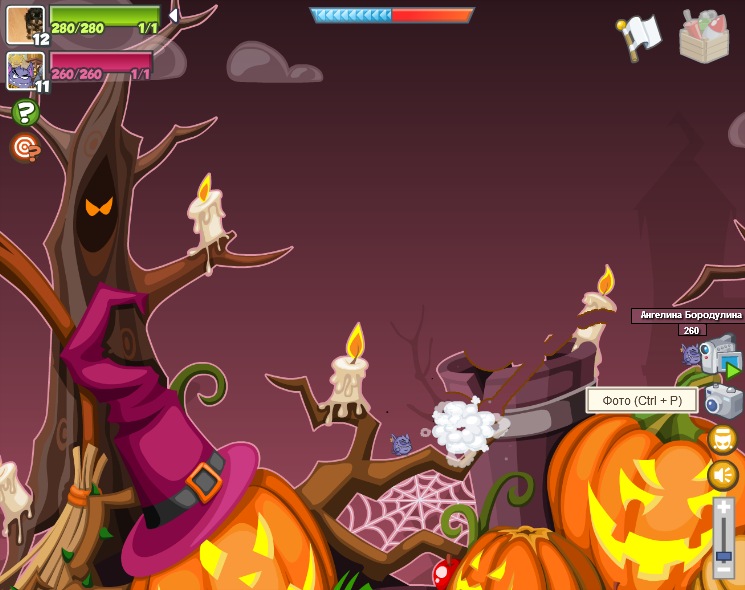The width and height of the screenshot is (745, 590).
Task: Select the level 11 opponent portrait
Action: (25, 71)
